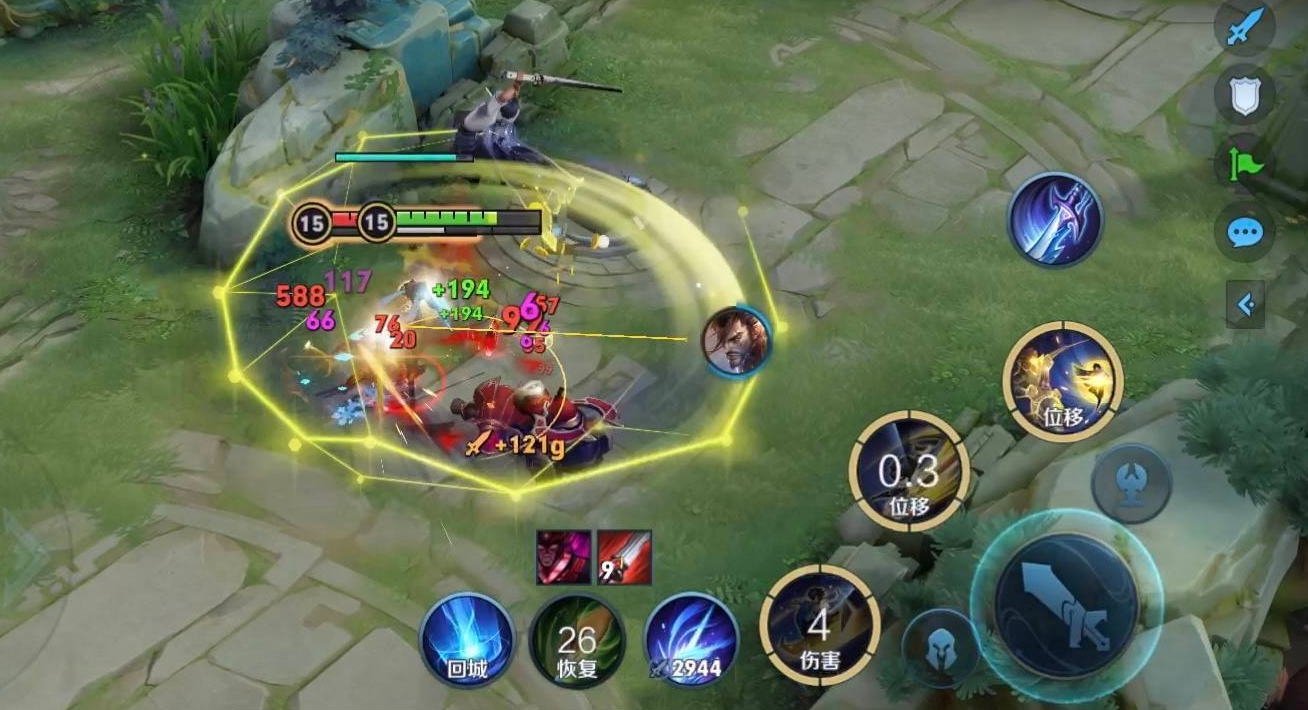Use the 恢复 restore skill

coord(577,641)
